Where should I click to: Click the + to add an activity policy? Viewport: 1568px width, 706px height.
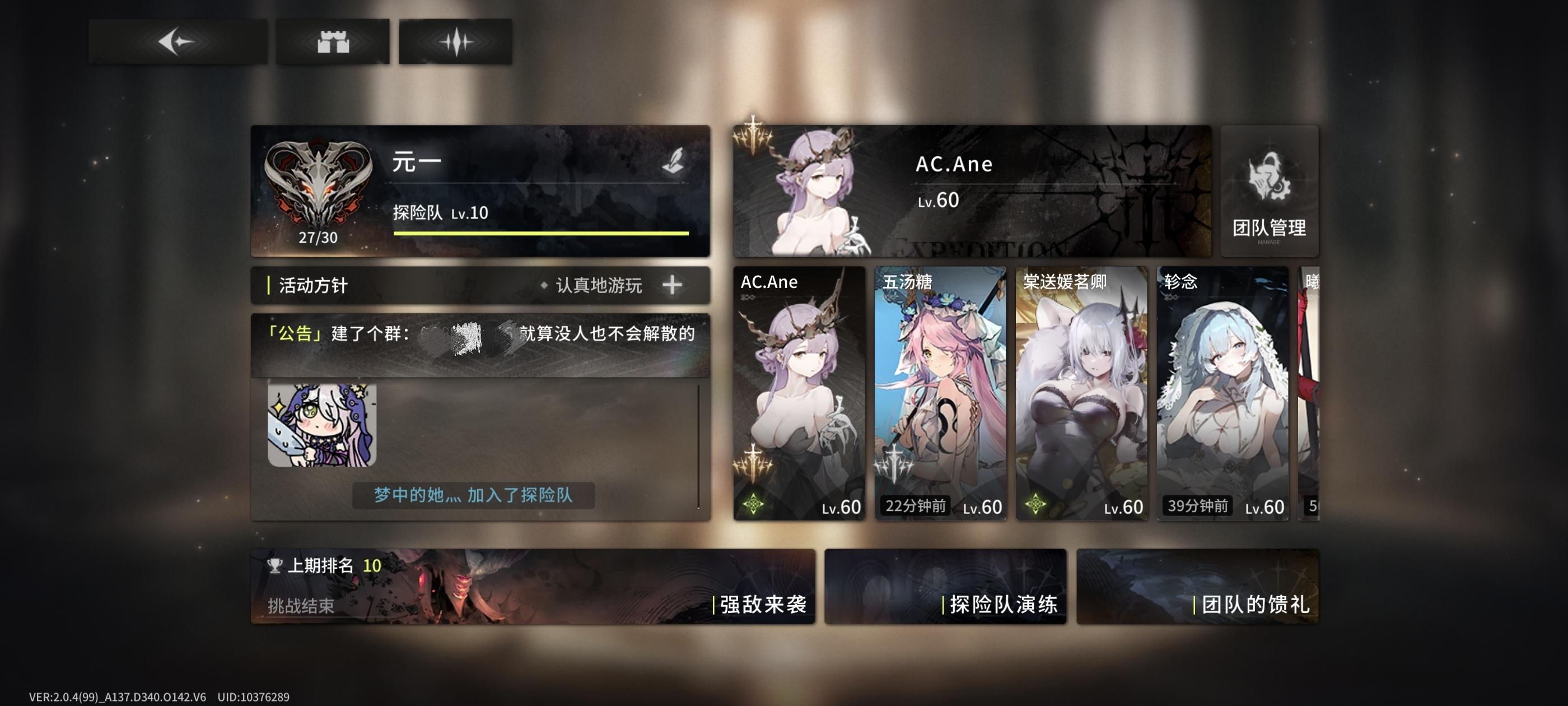pyautogui.click(x=673, y=285)
